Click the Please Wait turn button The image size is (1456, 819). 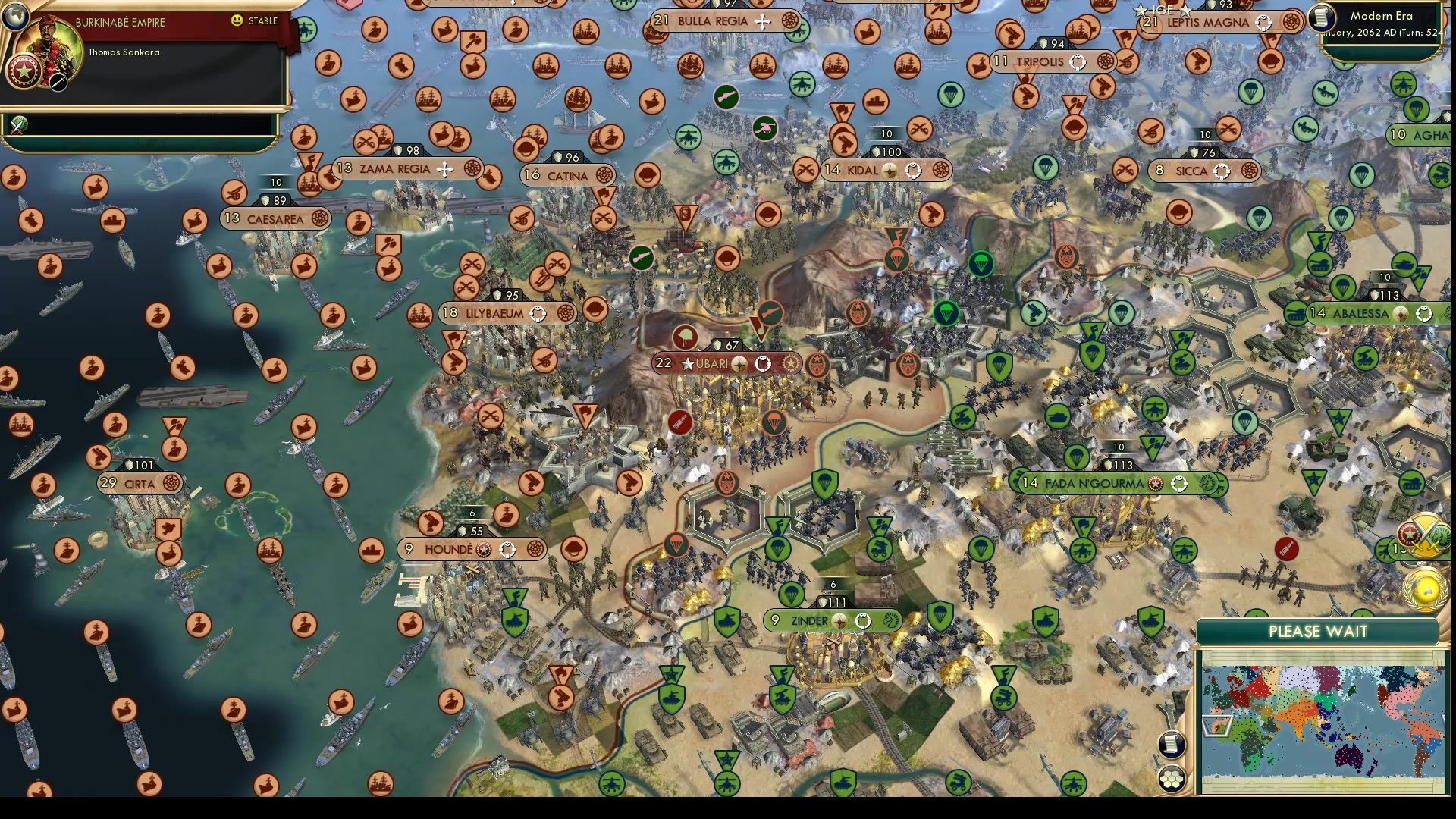1318,631
